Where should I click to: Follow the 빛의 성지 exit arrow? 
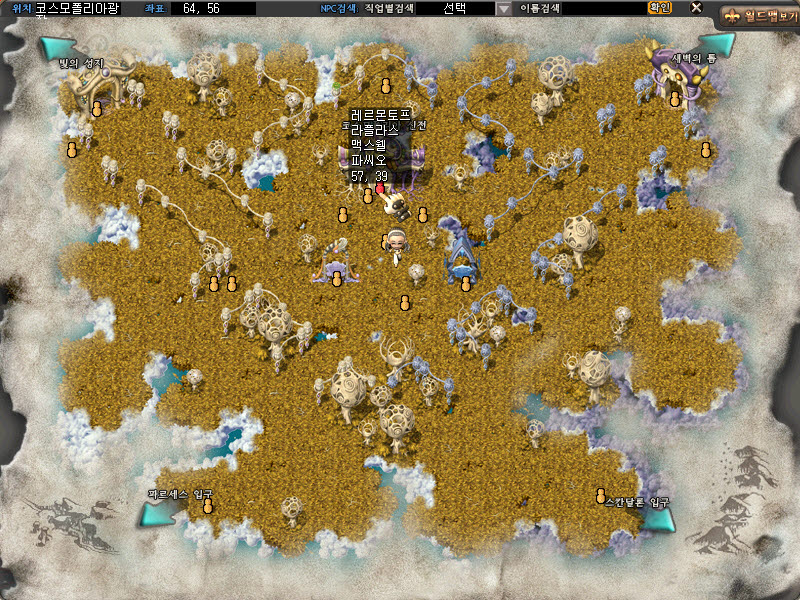[56, 48]
